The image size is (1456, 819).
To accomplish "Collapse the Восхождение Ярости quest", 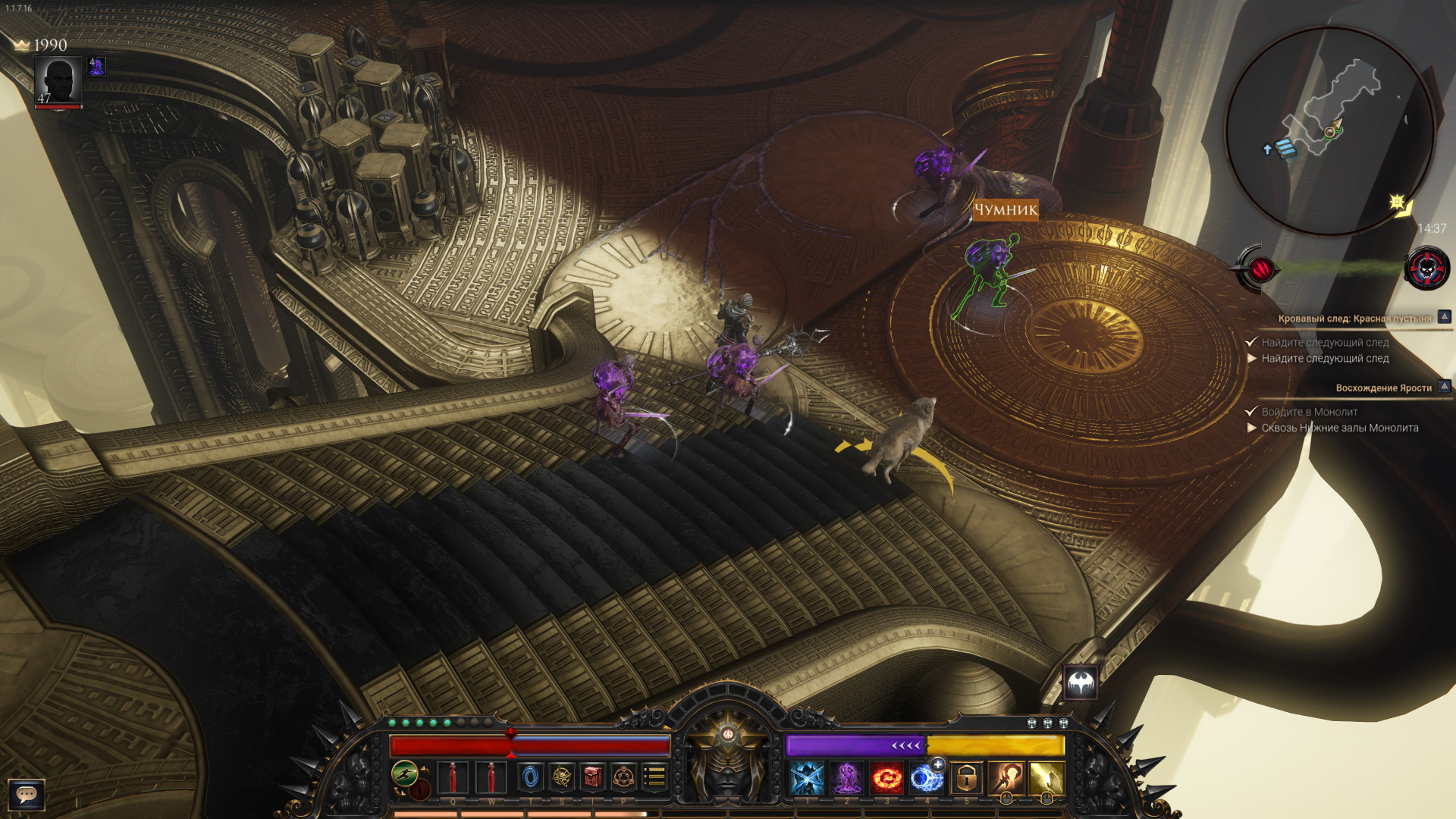I will coord(1444,387).
